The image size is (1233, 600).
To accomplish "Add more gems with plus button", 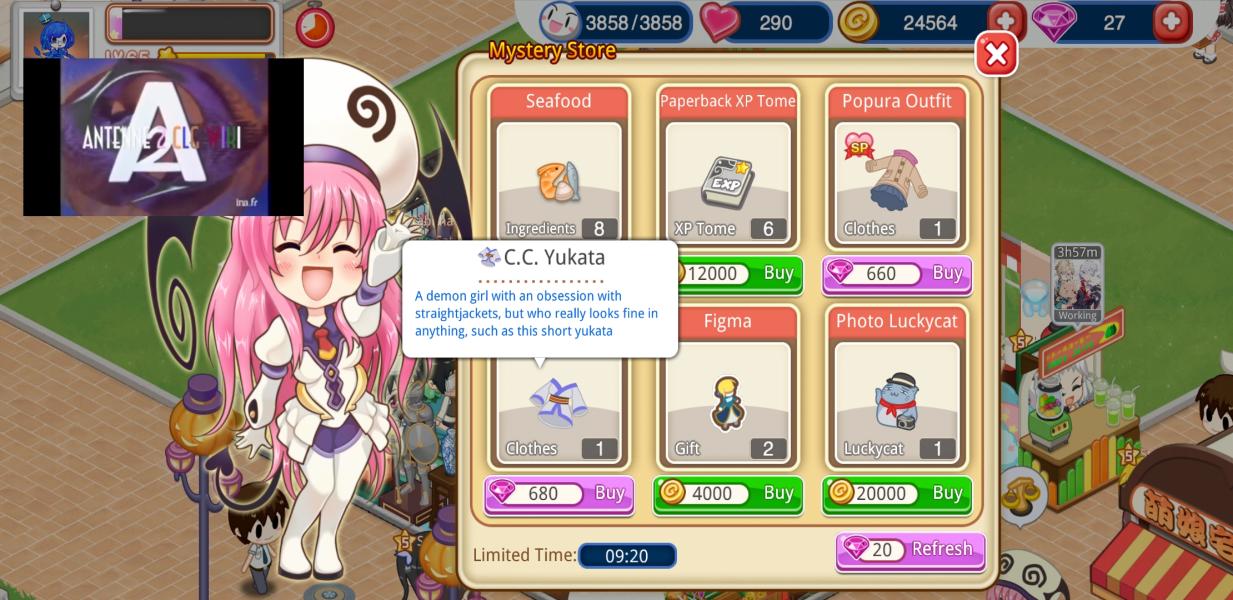I will (x=1172, y=22).
